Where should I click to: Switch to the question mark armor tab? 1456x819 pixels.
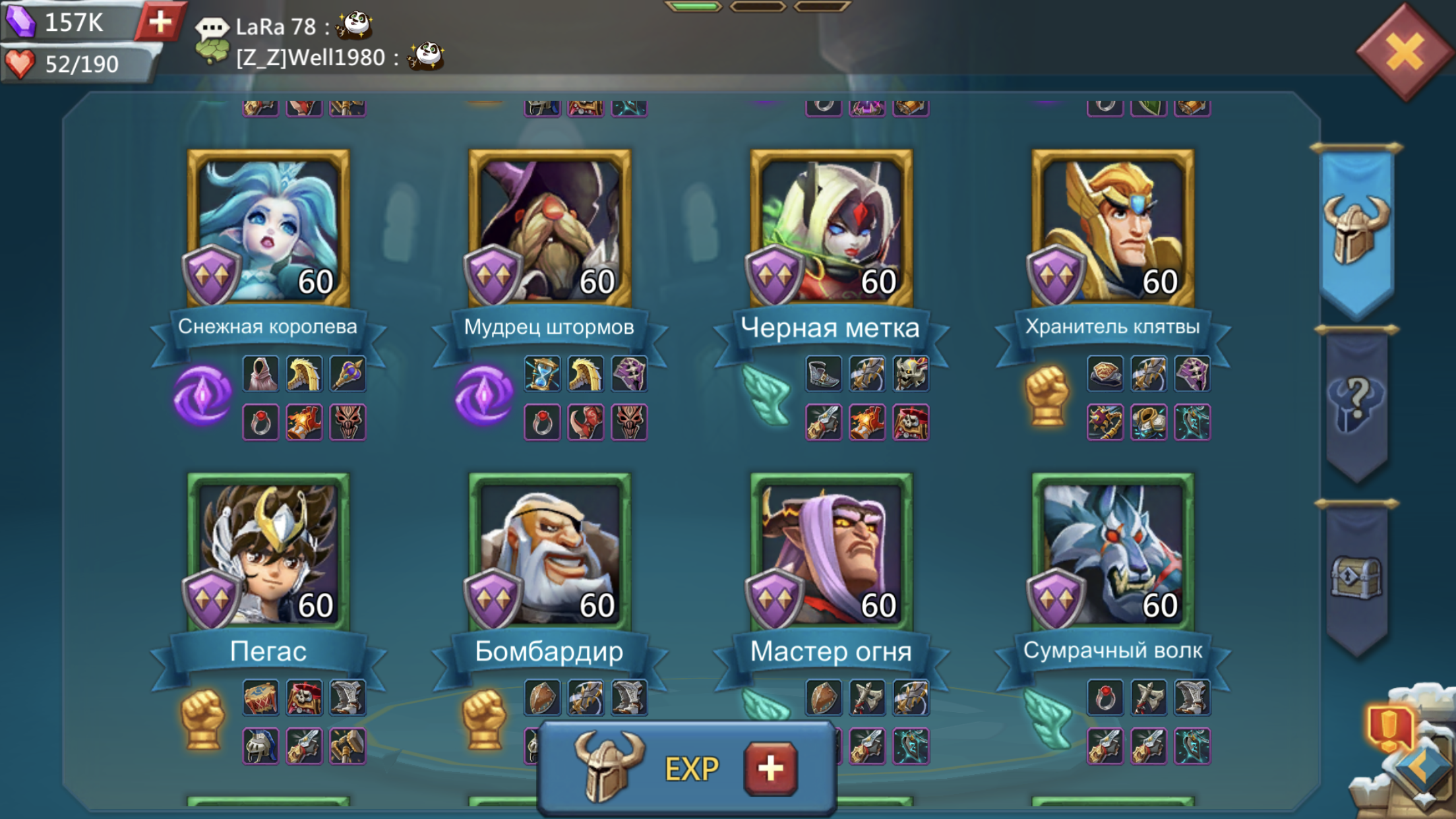coord(1356,402)
